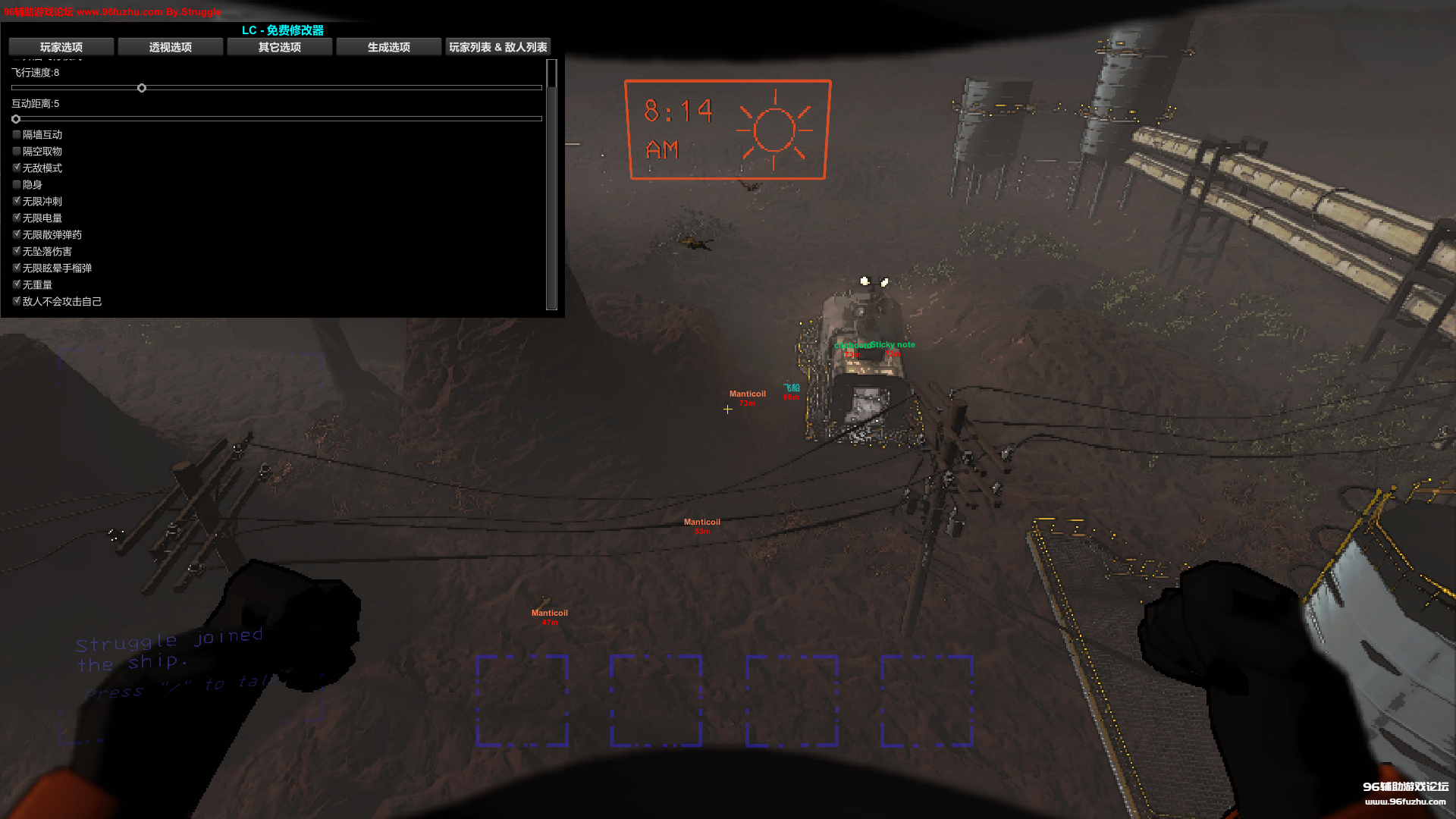Toggle the 隔空取物 checkbox
1456x819 pixels.
tap(17, 151)
